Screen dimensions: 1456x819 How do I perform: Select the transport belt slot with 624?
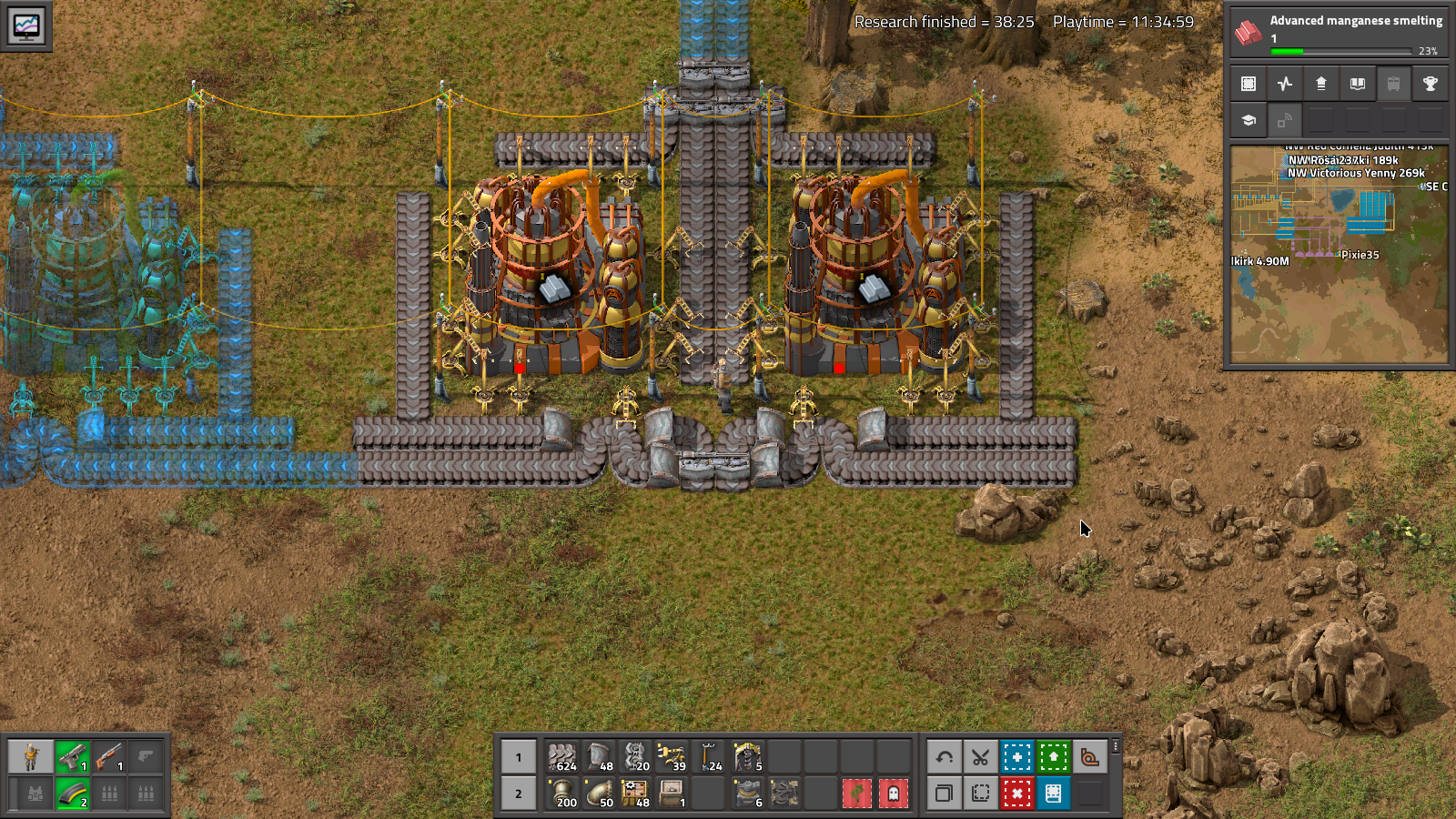pos(563,756)
